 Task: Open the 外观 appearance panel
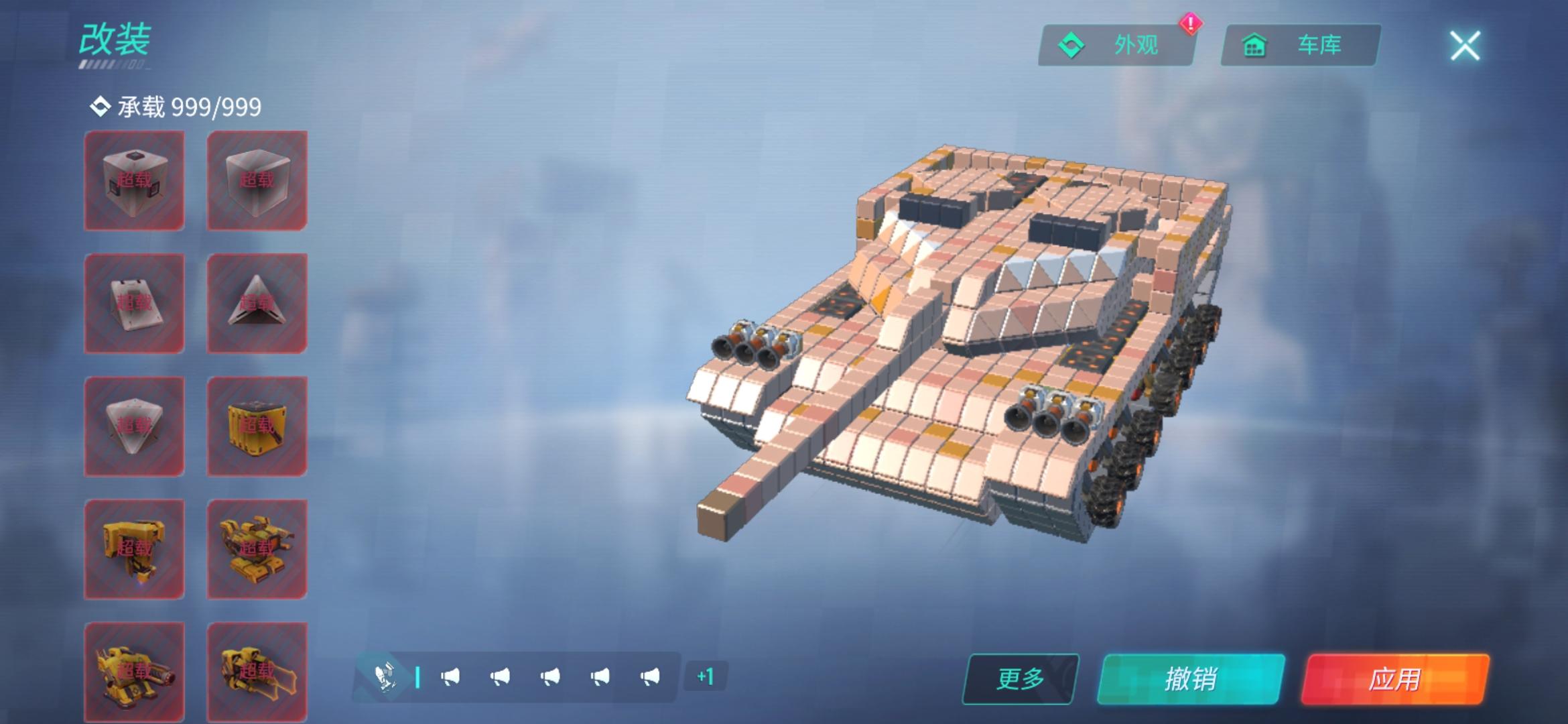pos(1116,46)
